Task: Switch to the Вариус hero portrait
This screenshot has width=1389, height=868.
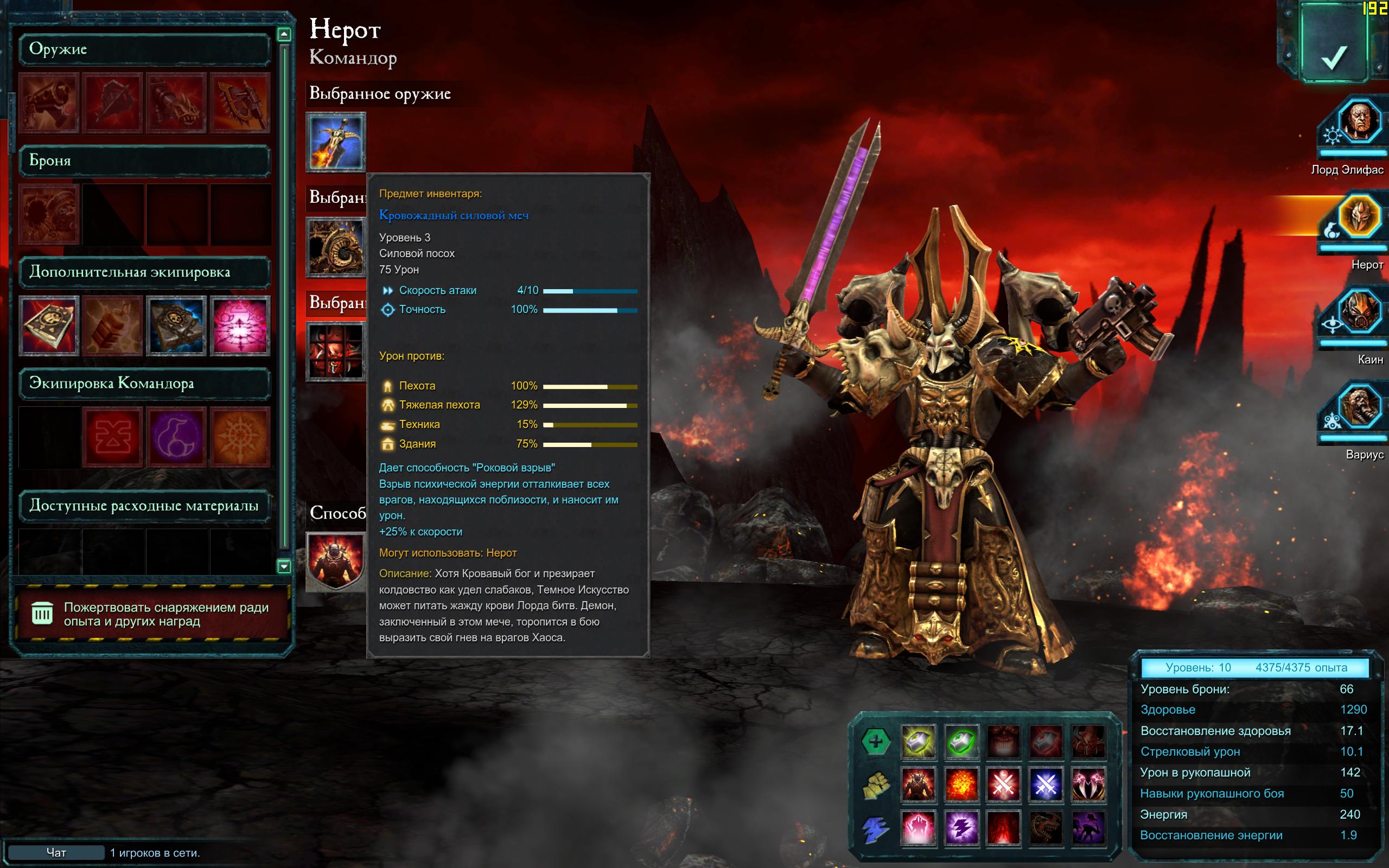Action: [x=1359, y=407]
